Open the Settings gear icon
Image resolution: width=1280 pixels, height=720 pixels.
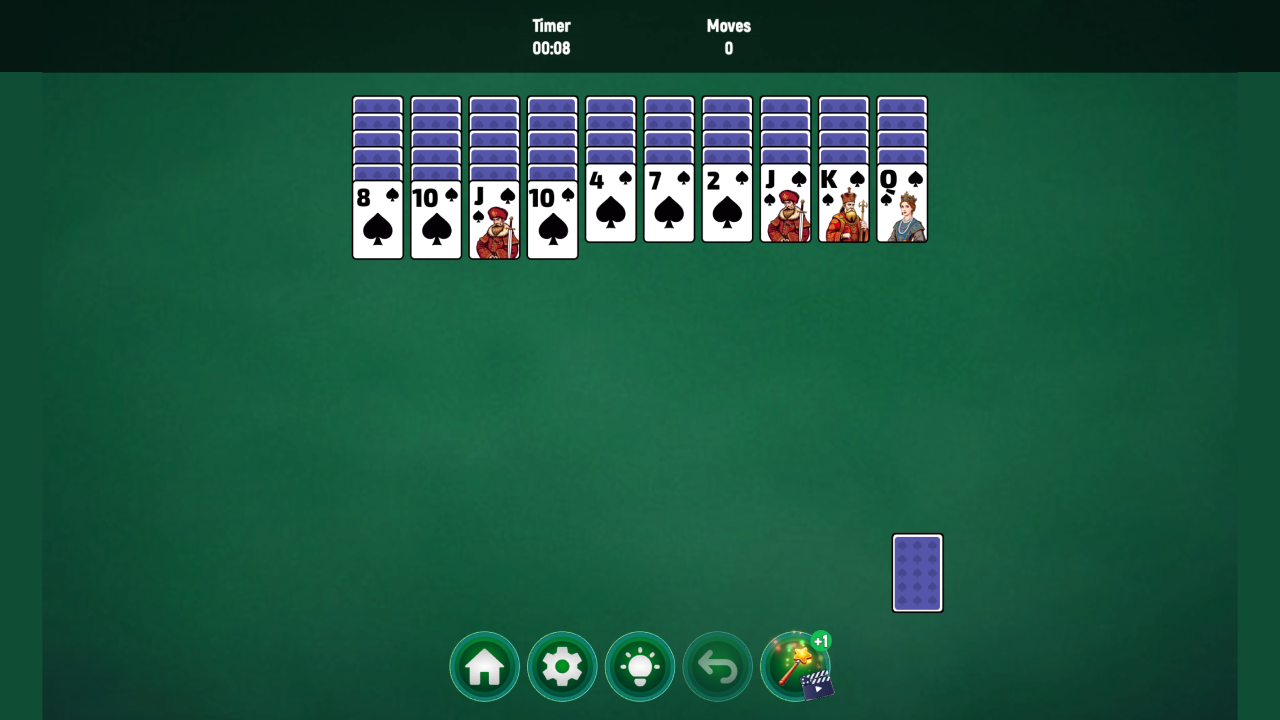(x=562, y=665)
